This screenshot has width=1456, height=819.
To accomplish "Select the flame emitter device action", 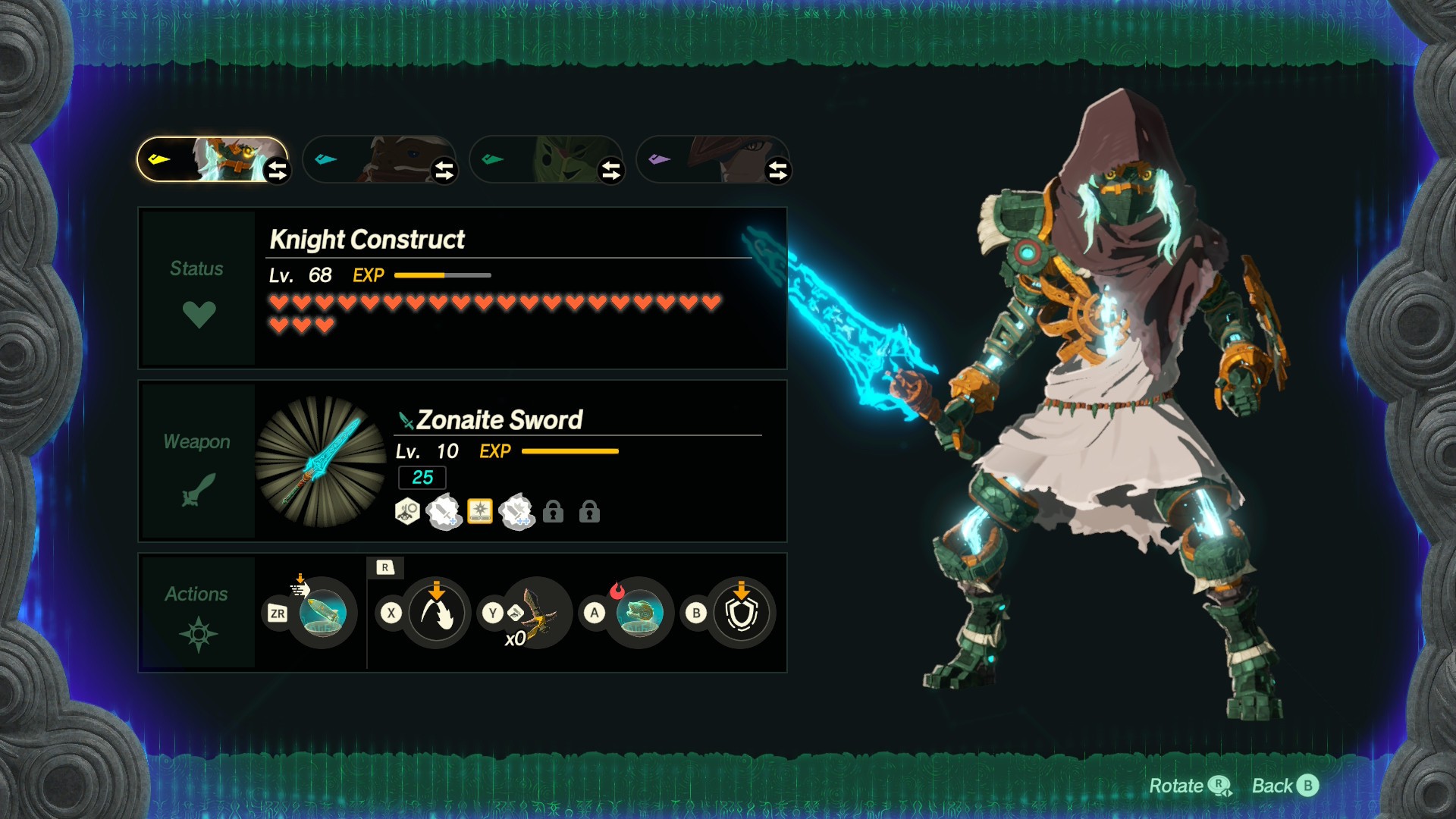I will 639,613.
